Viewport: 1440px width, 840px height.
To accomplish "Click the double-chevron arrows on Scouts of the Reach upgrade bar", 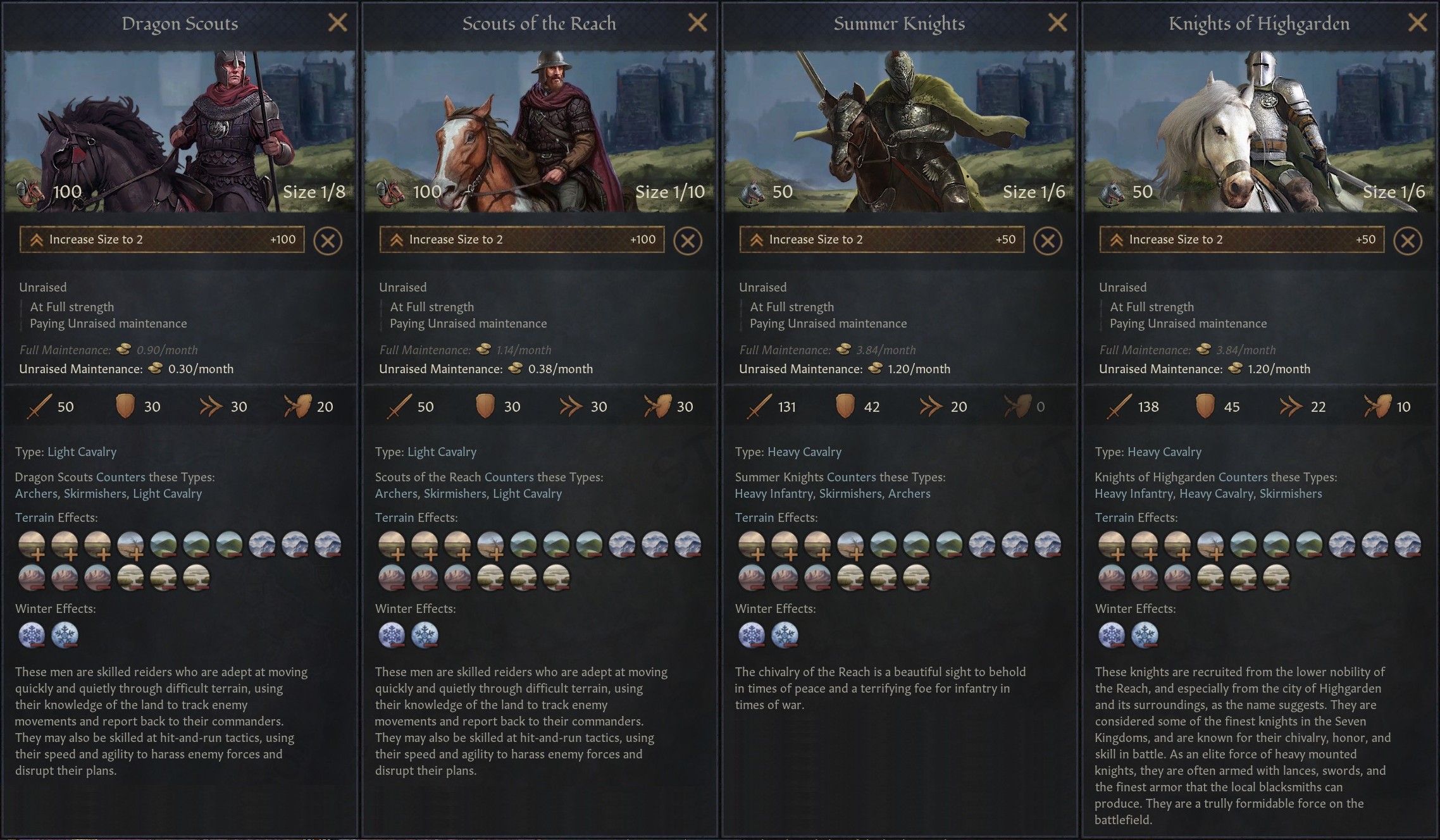I will [396, 239].
